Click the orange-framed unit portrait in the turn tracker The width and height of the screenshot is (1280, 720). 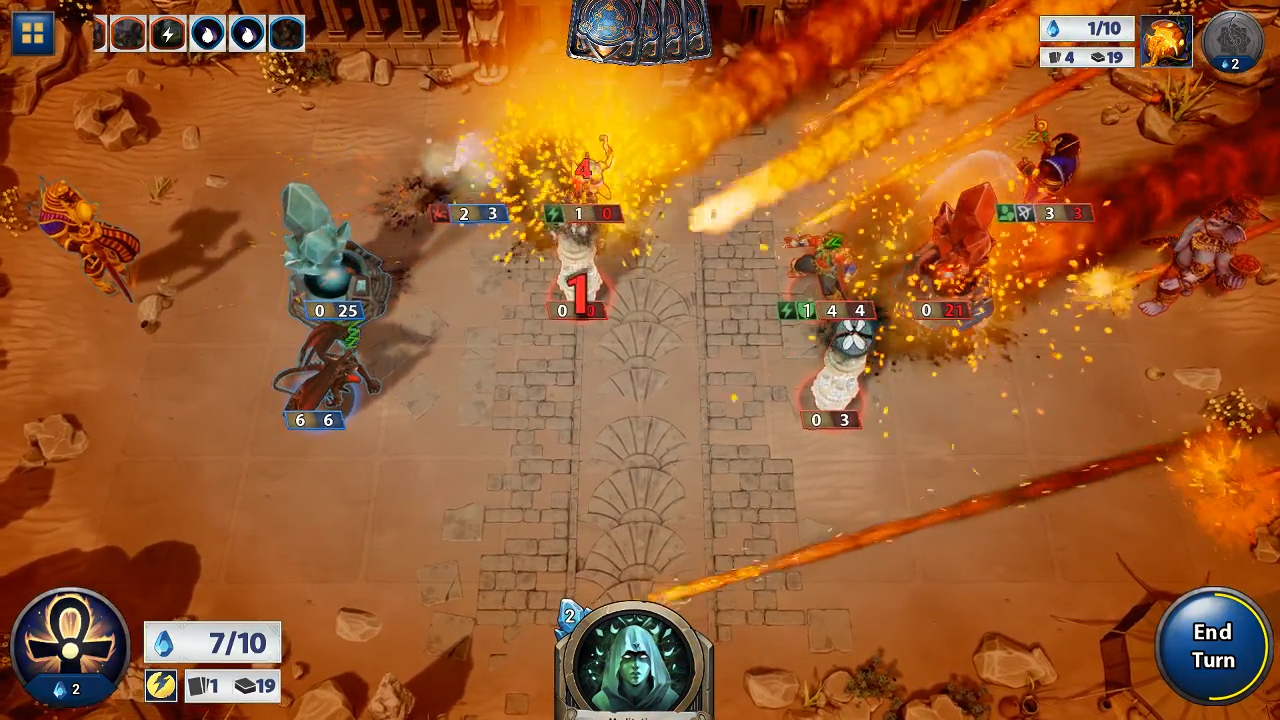[128, 33]
